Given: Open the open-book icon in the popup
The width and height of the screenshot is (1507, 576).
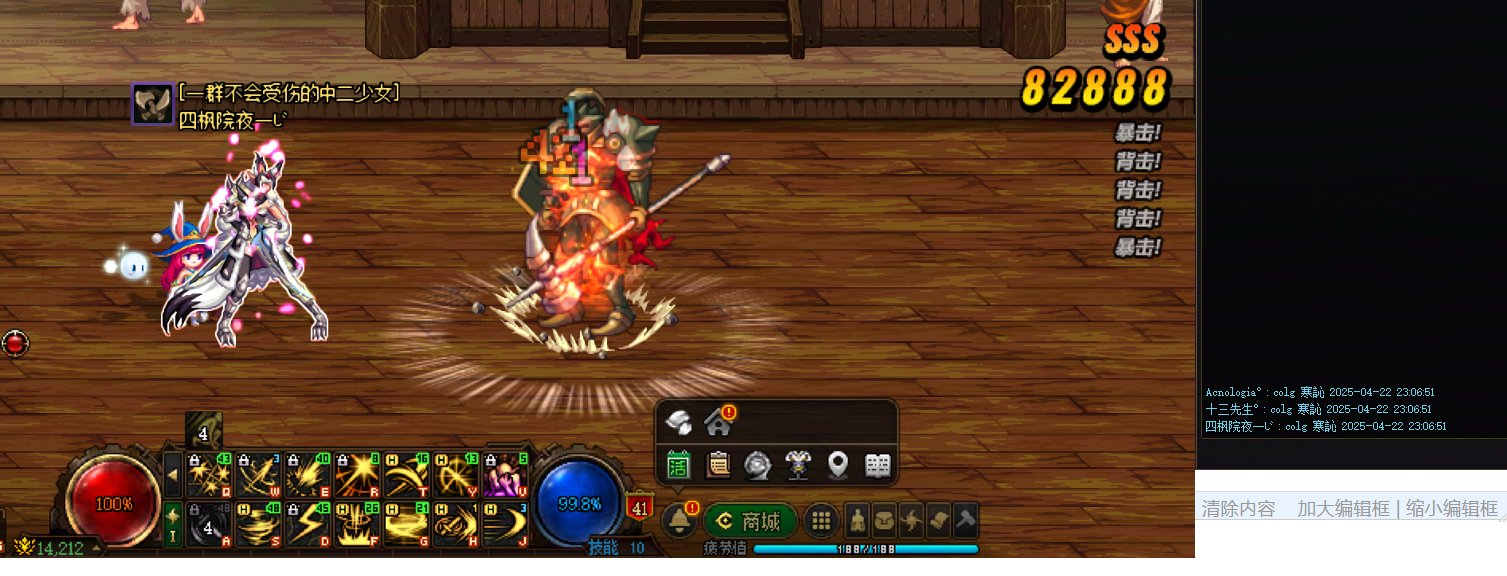Looking at the screenshot, I should [x=878, y=465].
